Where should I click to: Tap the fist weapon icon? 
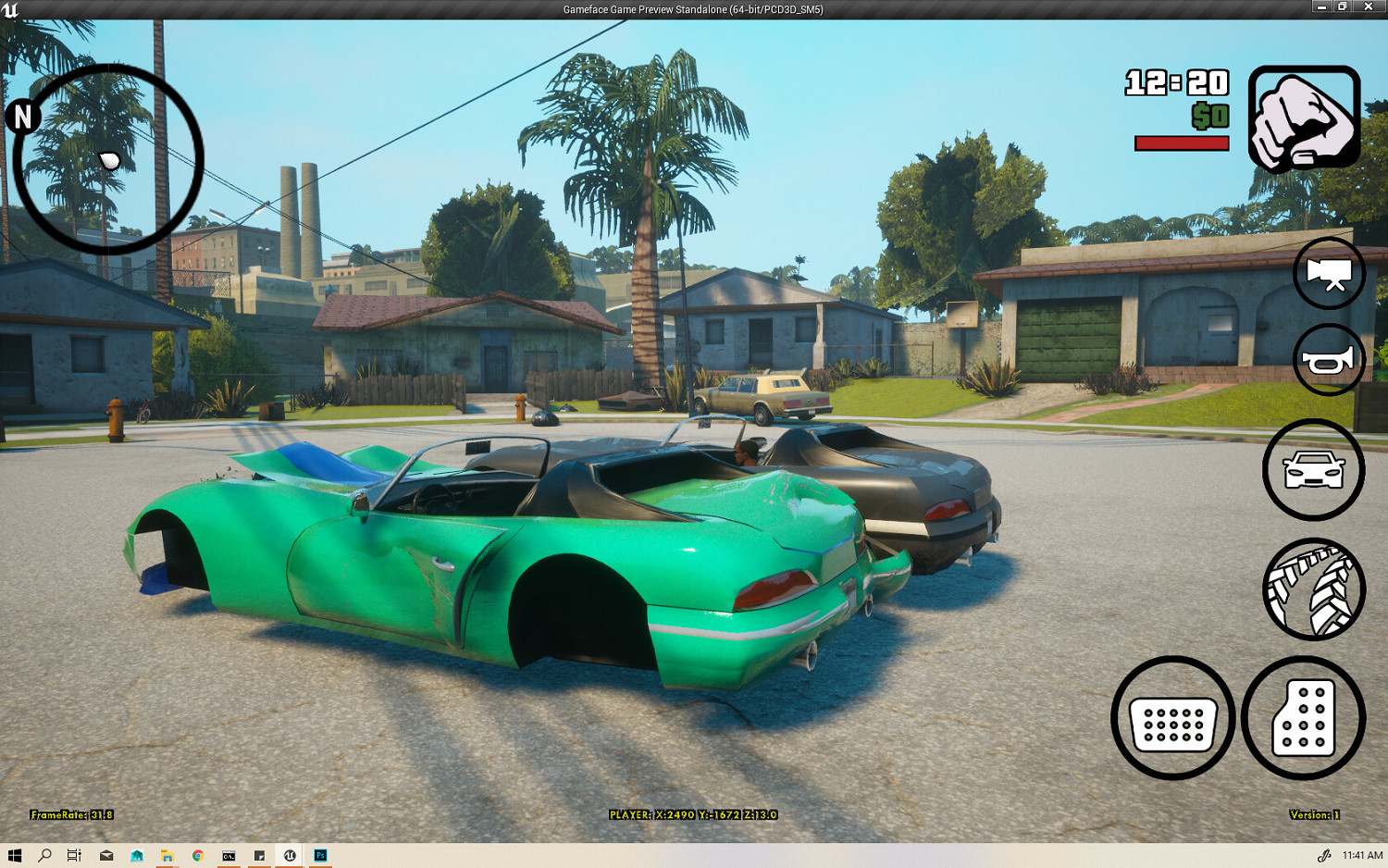pyautogui.click(x=1304, y=116)
